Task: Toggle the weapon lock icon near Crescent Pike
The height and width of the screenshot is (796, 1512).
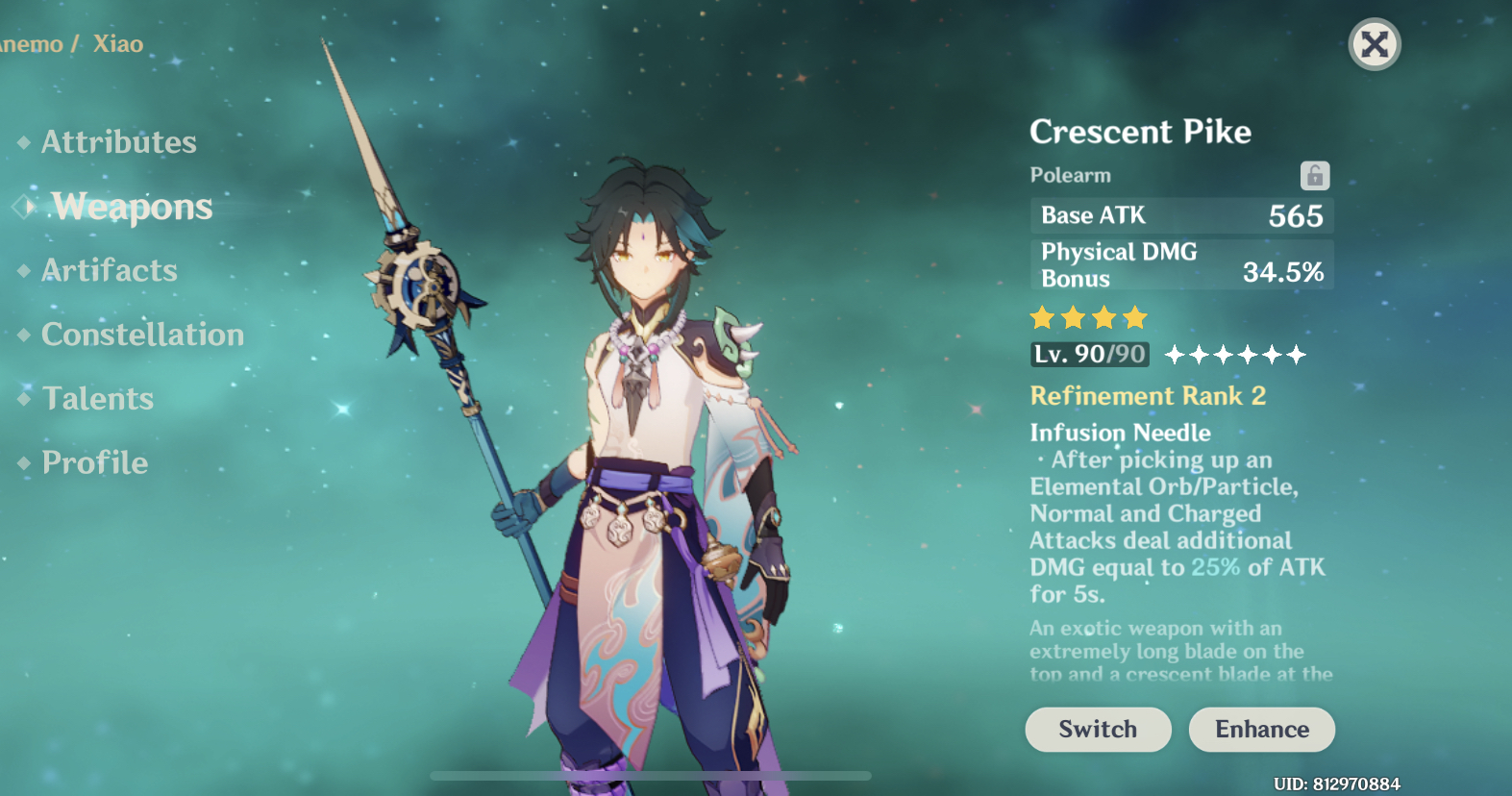Action: click(1315, 175)
